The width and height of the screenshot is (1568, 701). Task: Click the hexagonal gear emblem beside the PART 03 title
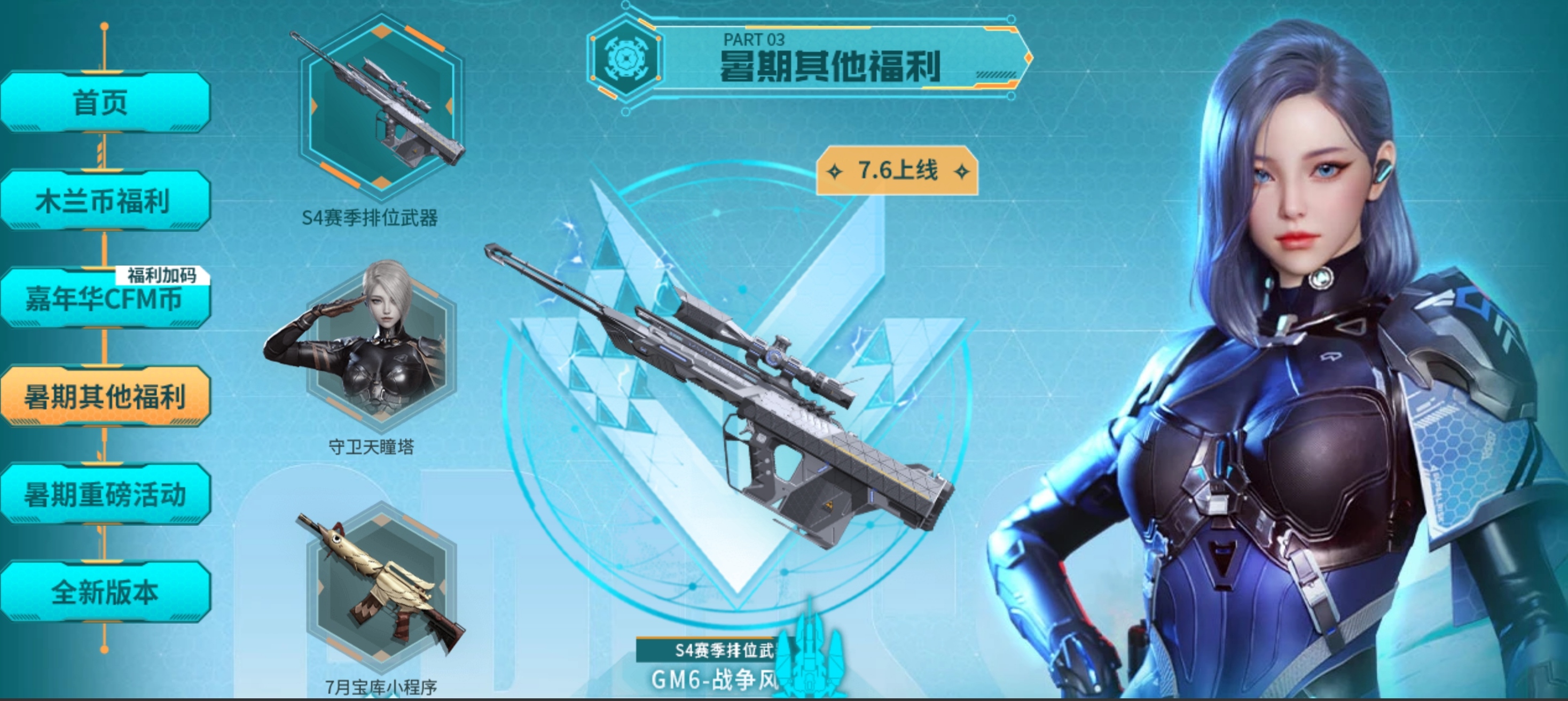[627, 58]
